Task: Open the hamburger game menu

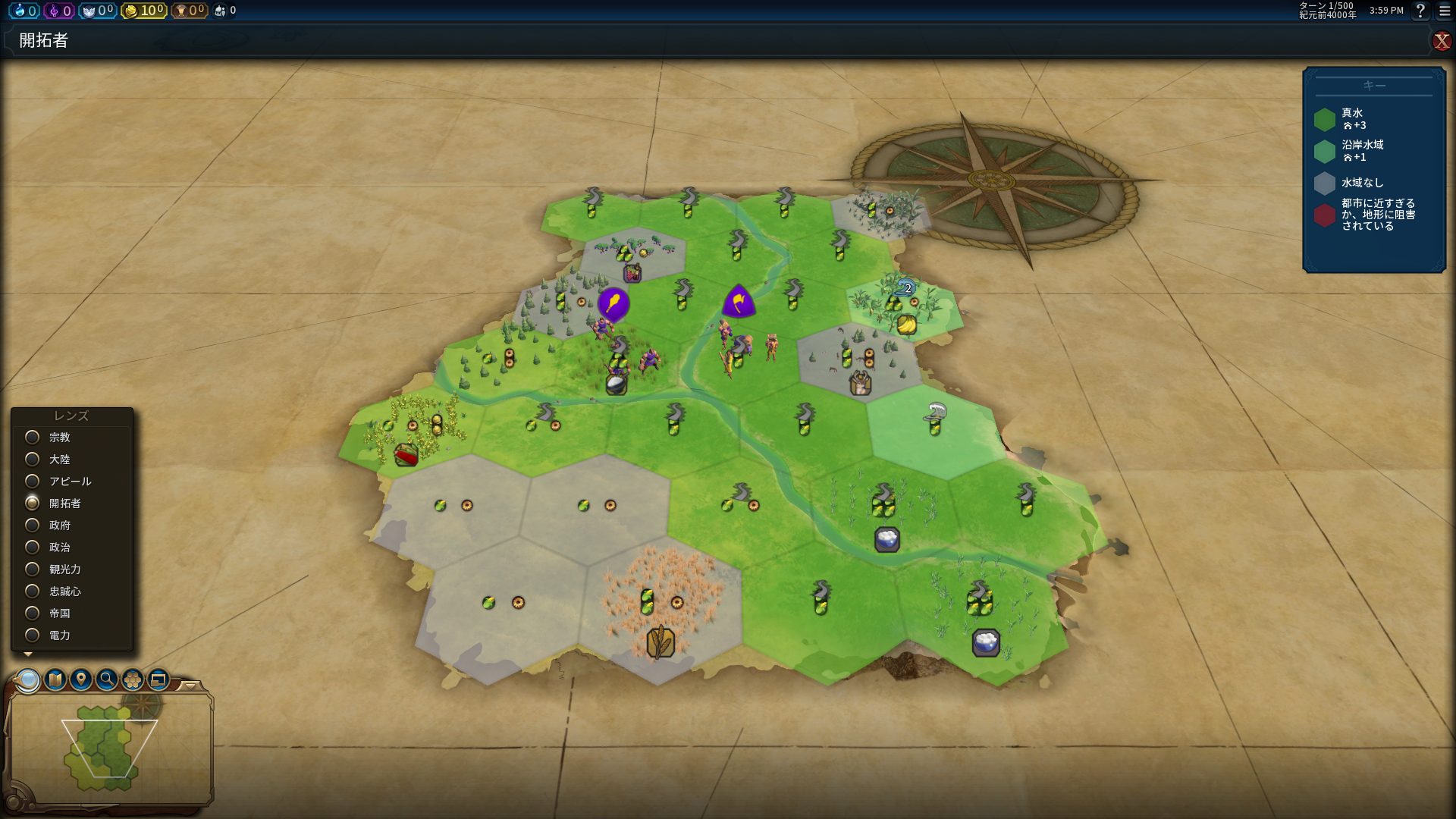Action: tap(1445, 11)
